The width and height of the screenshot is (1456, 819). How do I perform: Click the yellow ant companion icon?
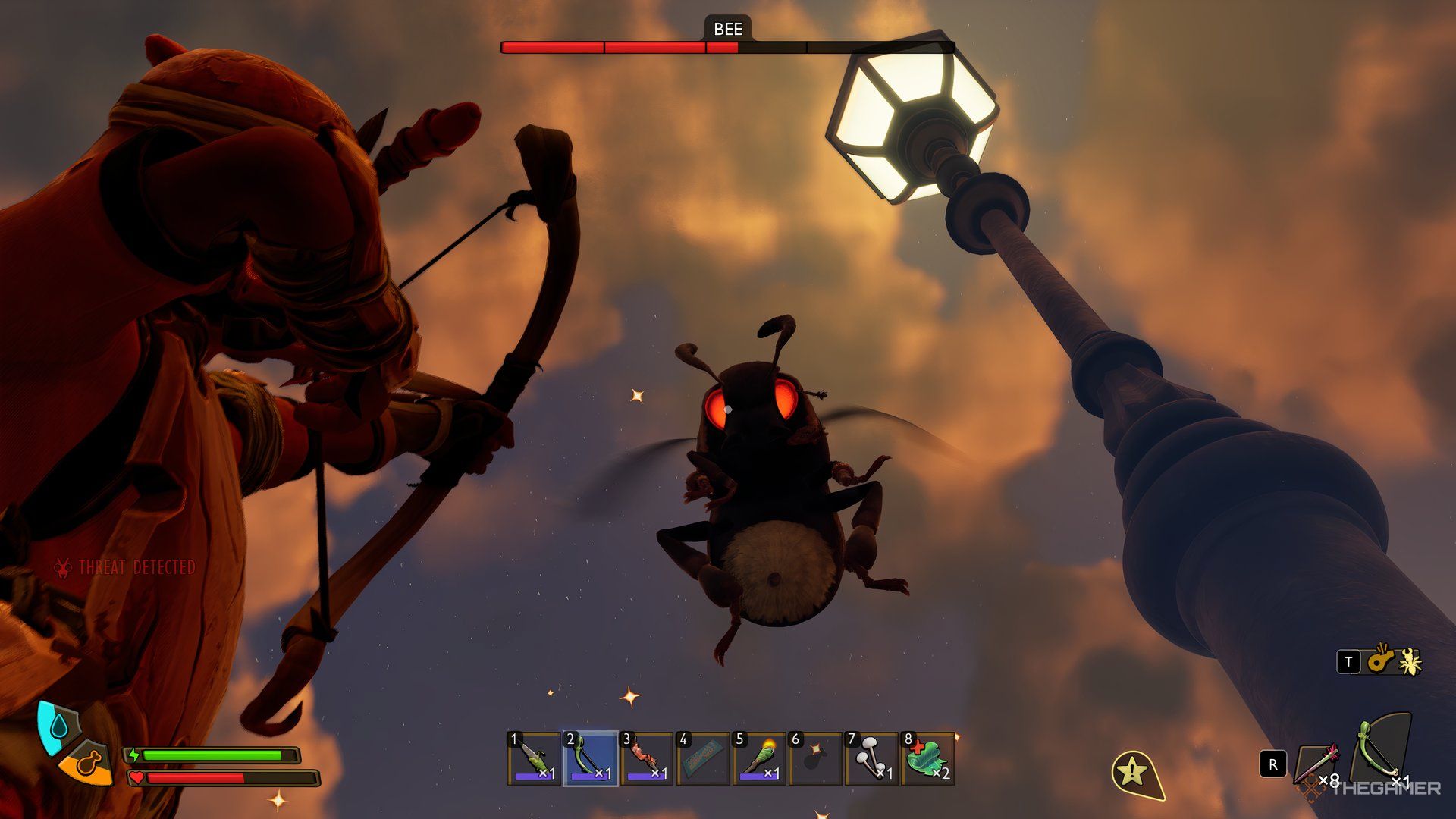click(1410, 662)
